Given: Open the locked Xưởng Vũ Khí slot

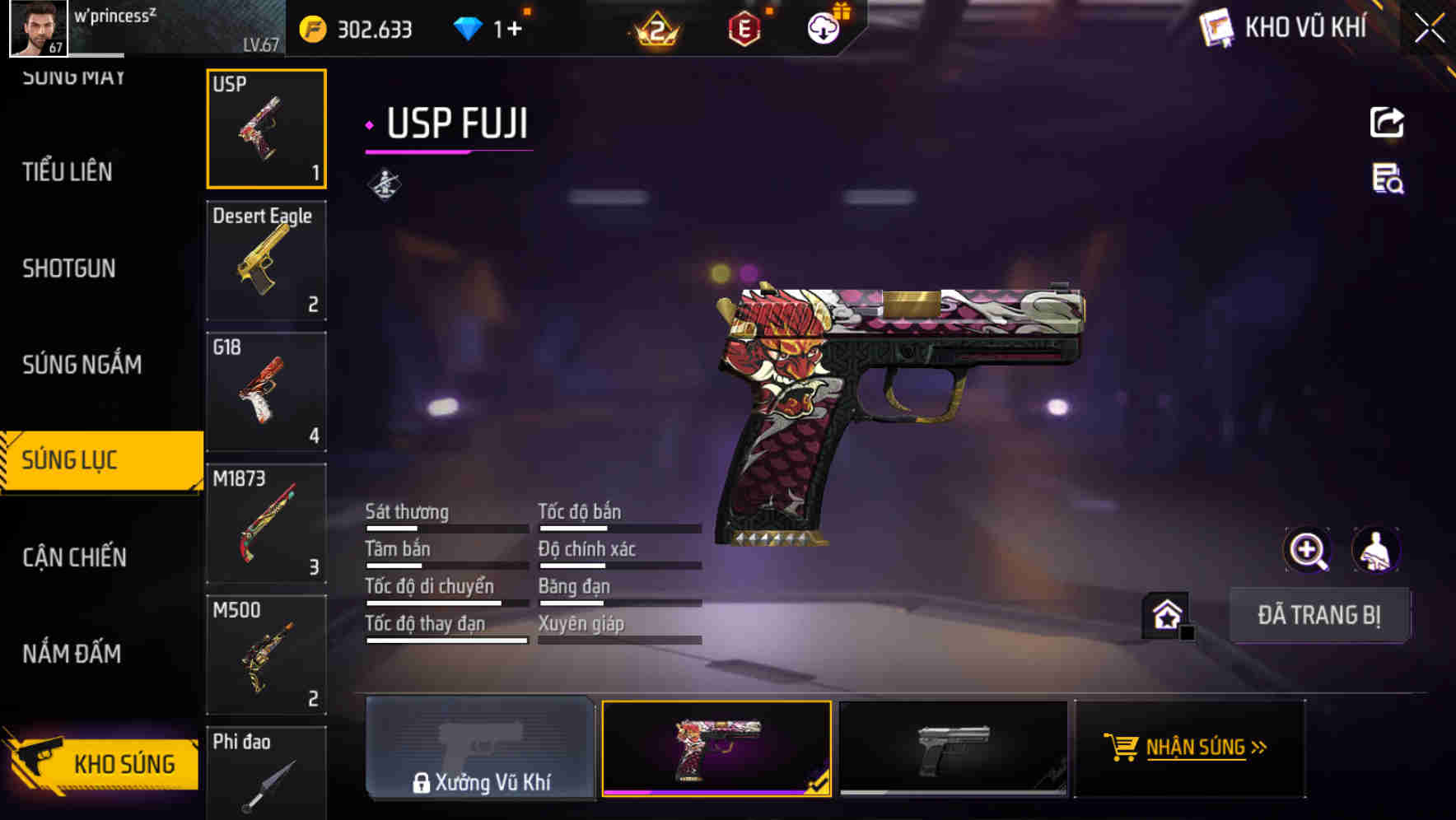Looking at the screenshot, I should coord(480,749).
